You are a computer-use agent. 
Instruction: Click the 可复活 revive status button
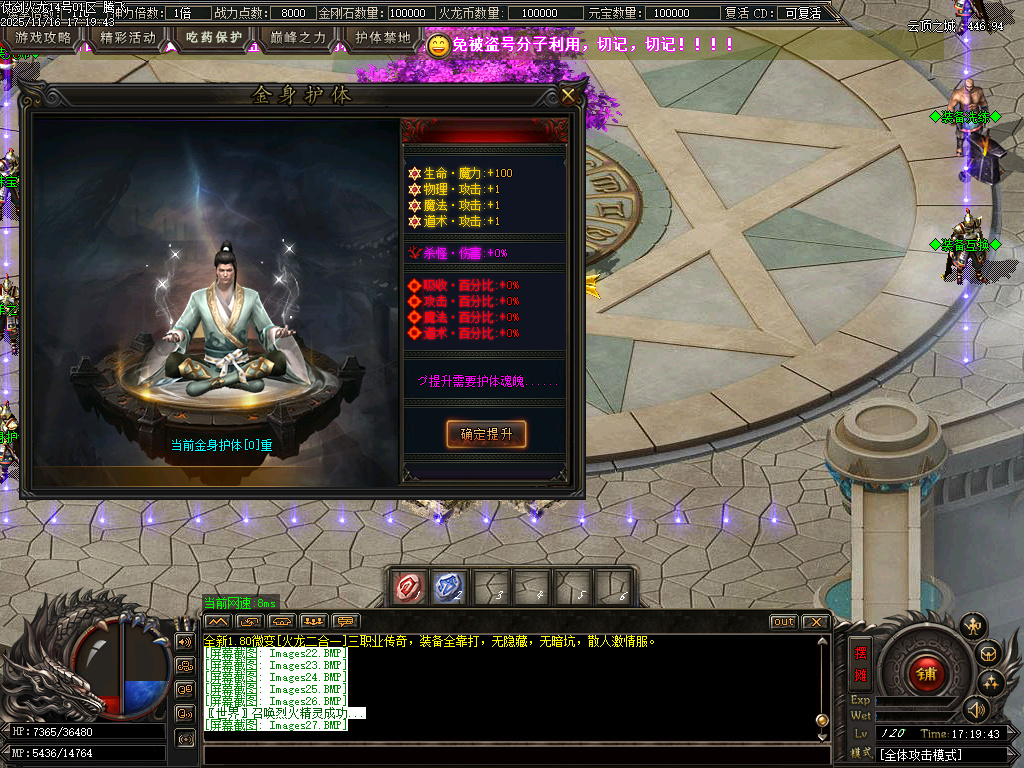tap(803, 13)
